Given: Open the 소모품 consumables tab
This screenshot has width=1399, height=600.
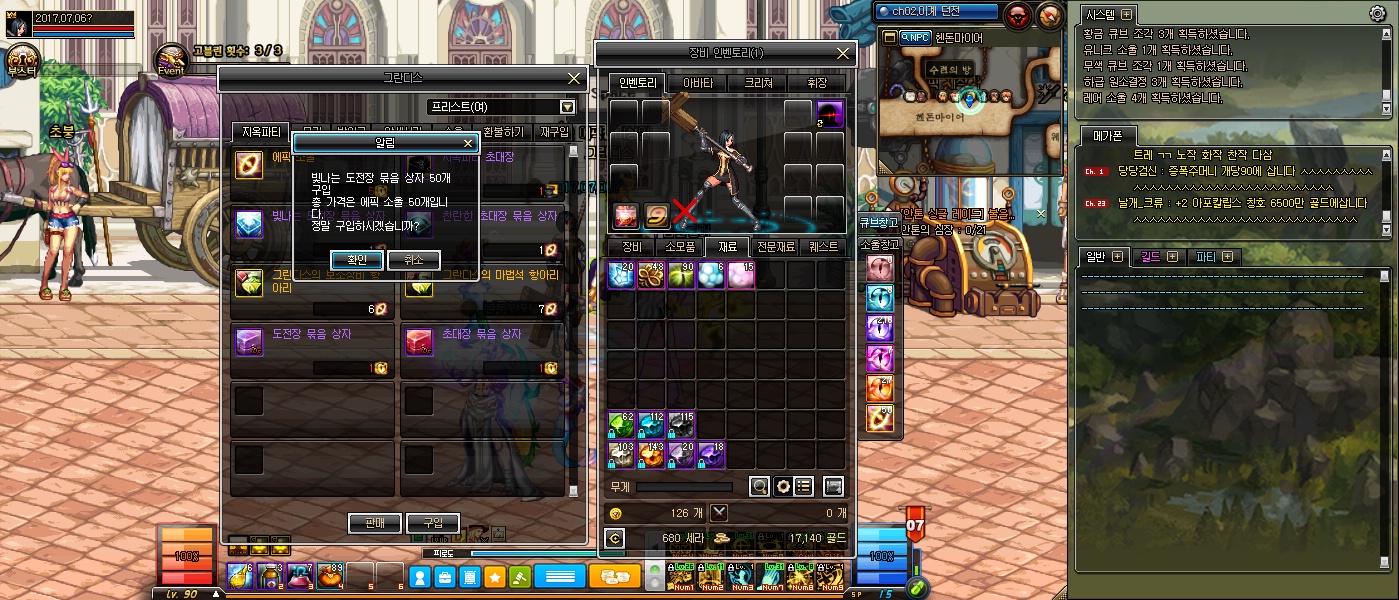Looking at the screenshot, I should pos(680,246).
